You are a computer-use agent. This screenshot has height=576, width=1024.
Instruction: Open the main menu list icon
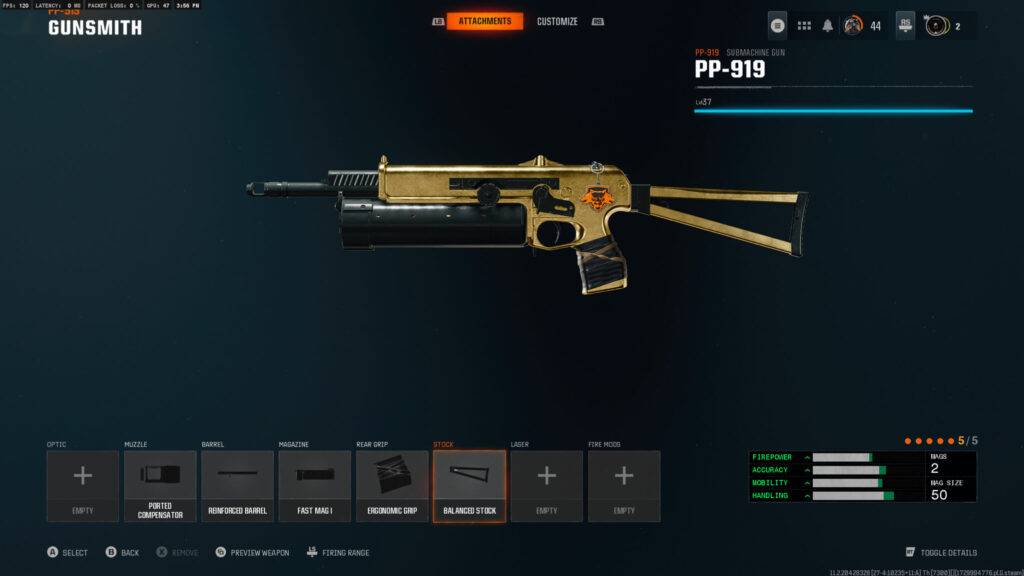point(777,26)
